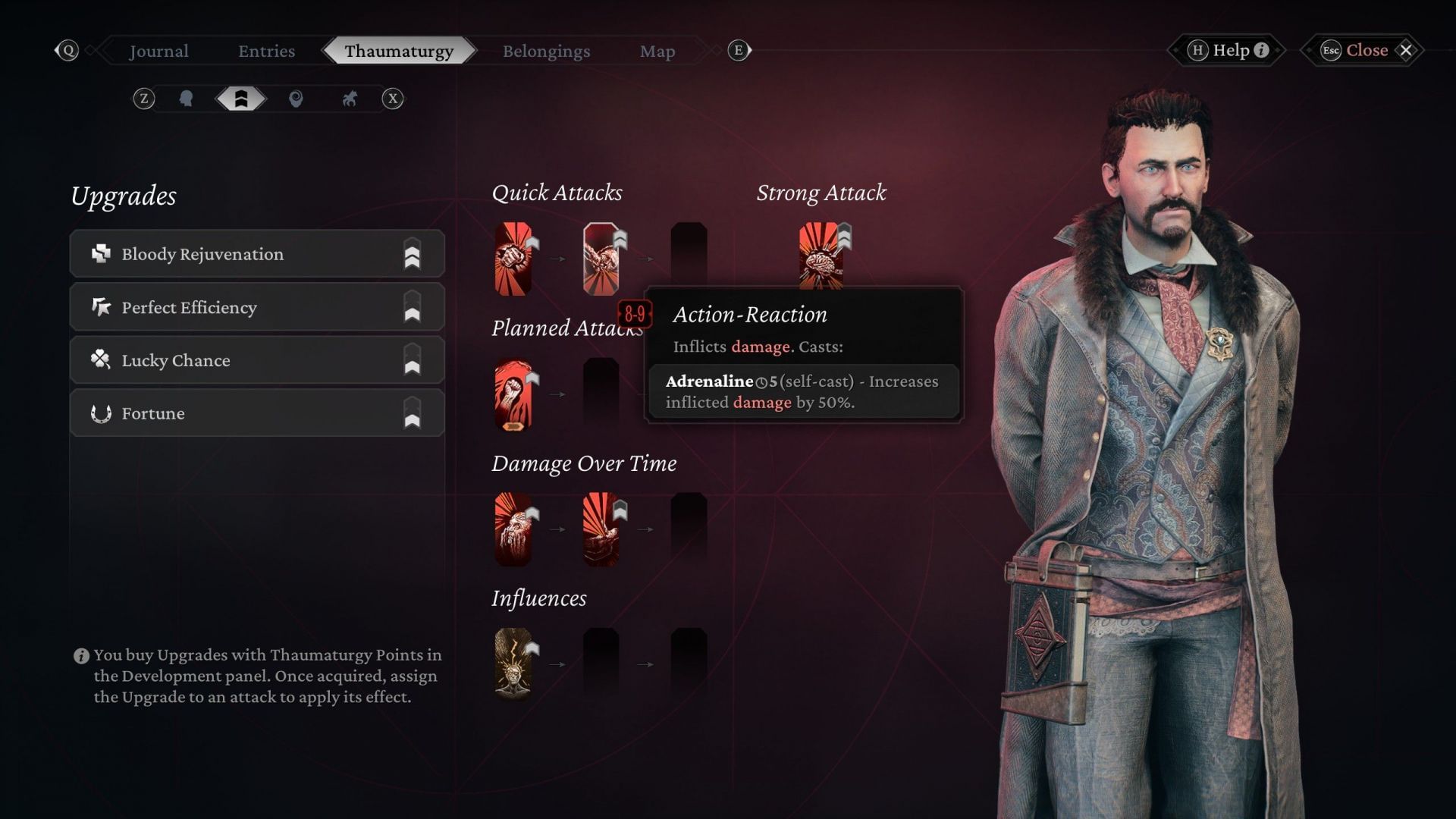This screenshot has height=819, width=1456.
Task: Choose the upgrades chevron sub-tab icon
Action: point(241,99)
